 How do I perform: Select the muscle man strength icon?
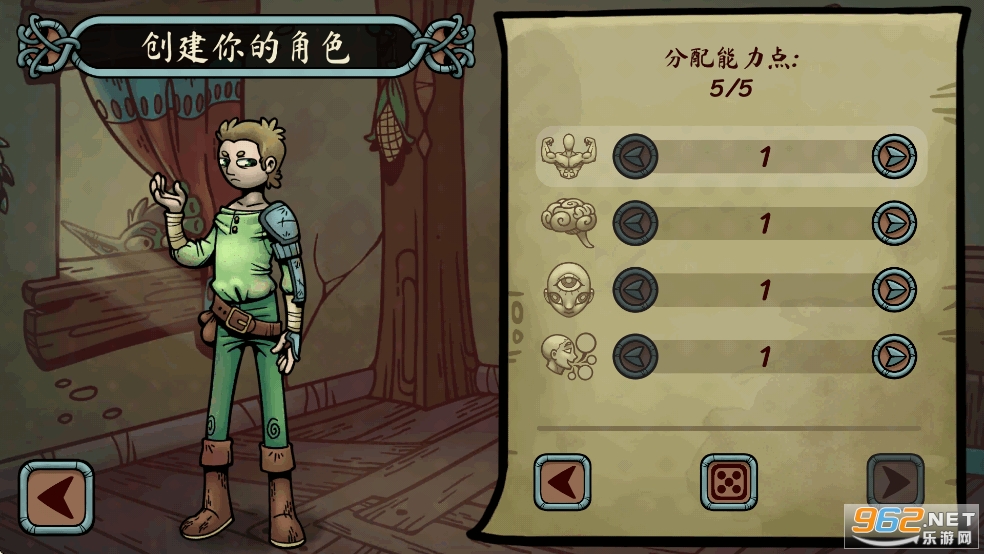(569, 157)
